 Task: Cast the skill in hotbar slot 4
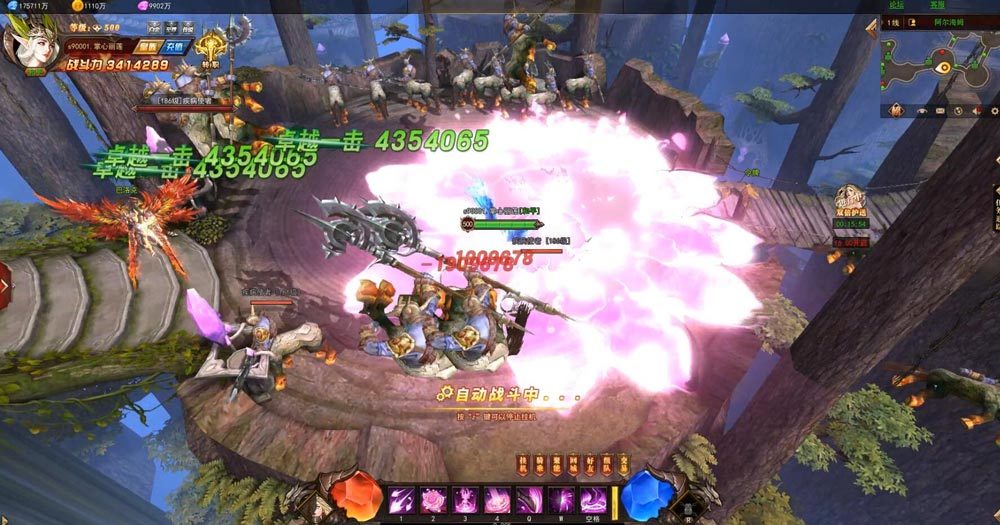(x=497, y=498)
